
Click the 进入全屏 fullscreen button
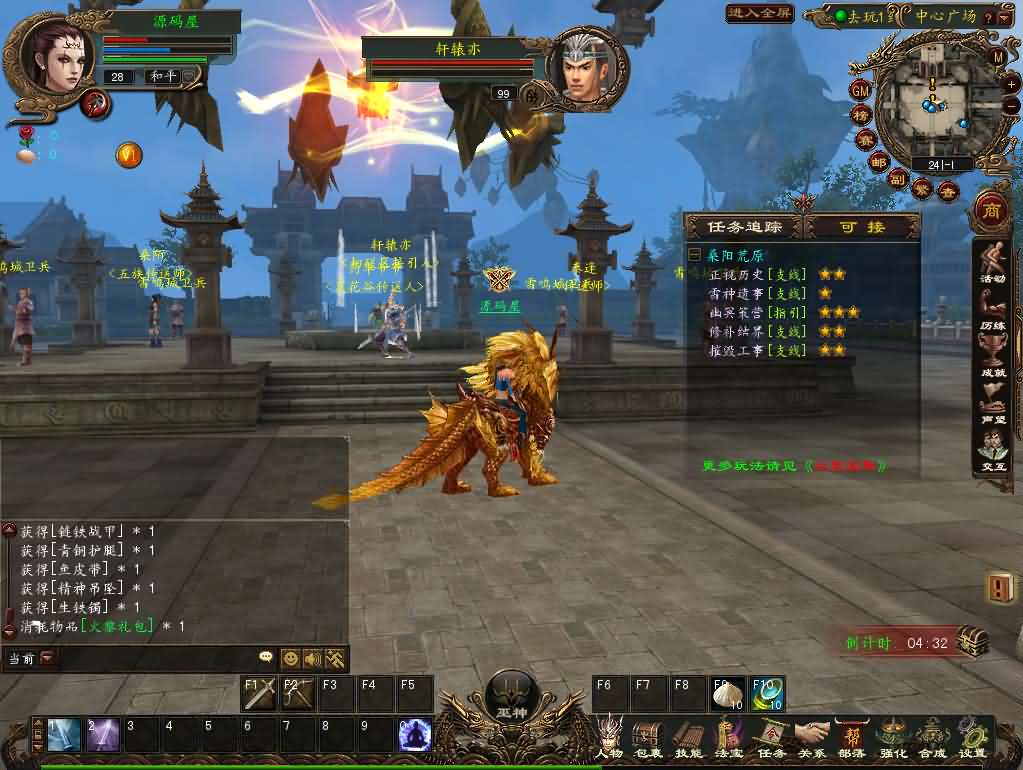point(759,14)
